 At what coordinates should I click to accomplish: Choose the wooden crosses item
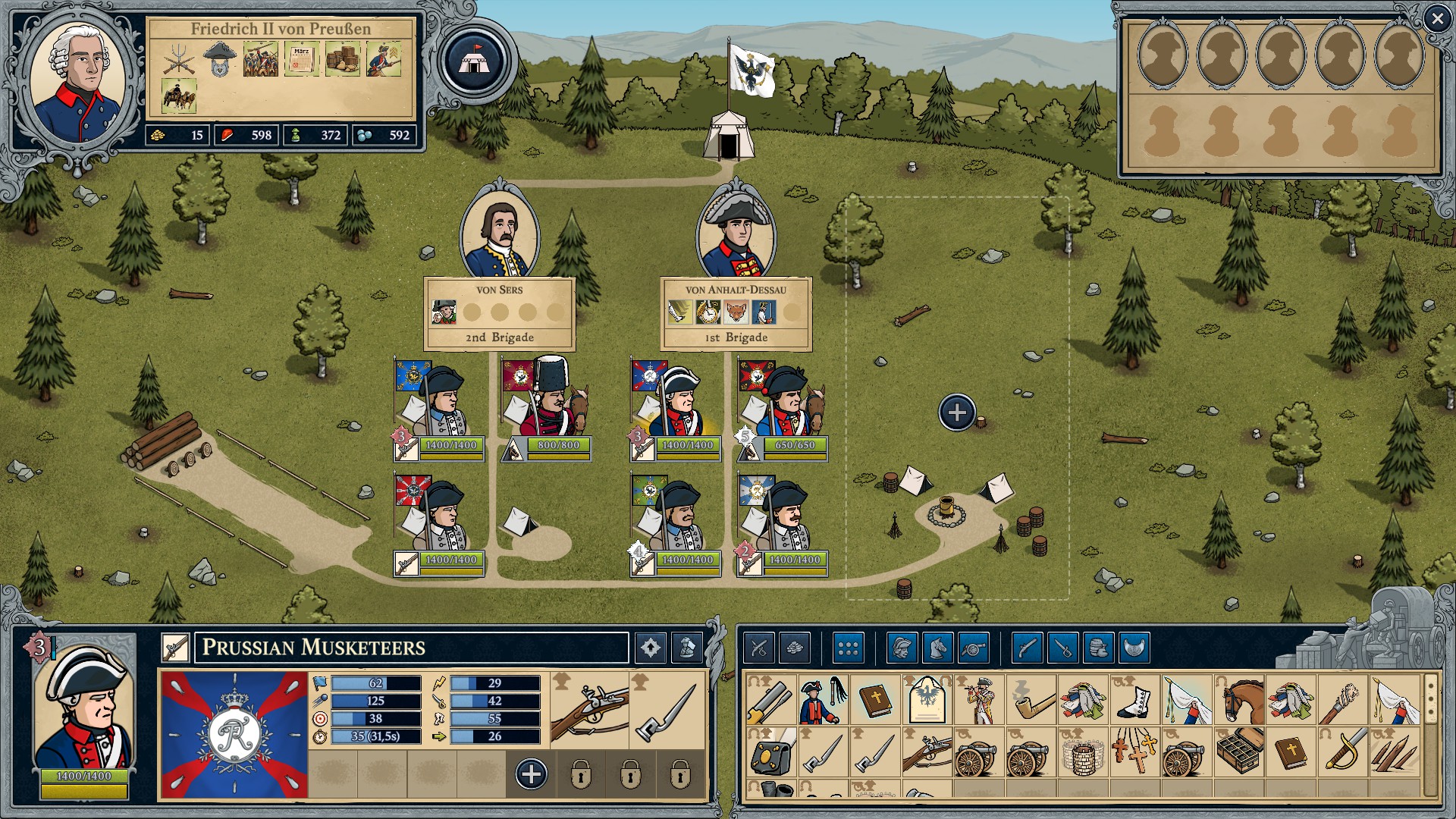point(1134,752)
